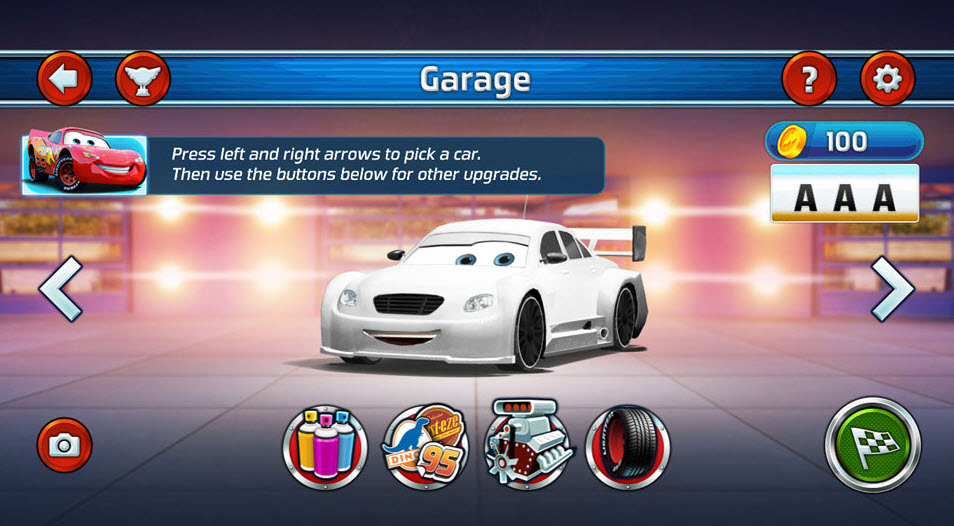The height and width of the screenshot is (526, 954).
Task: Open the spray paint cans upgrade
Action: (325, 446)
